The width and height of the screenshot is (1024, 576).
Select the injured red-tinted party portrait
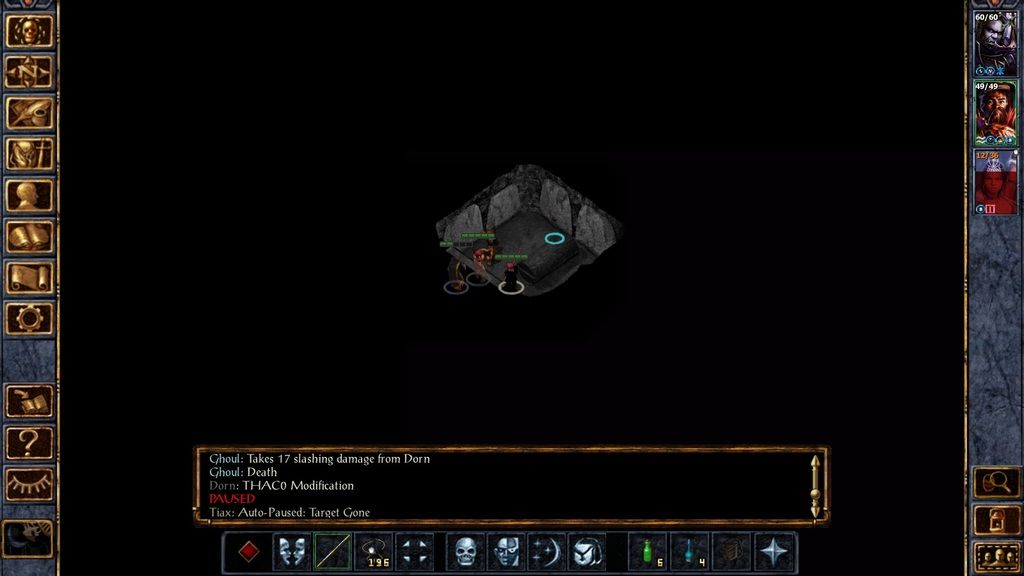coord(995,181)
